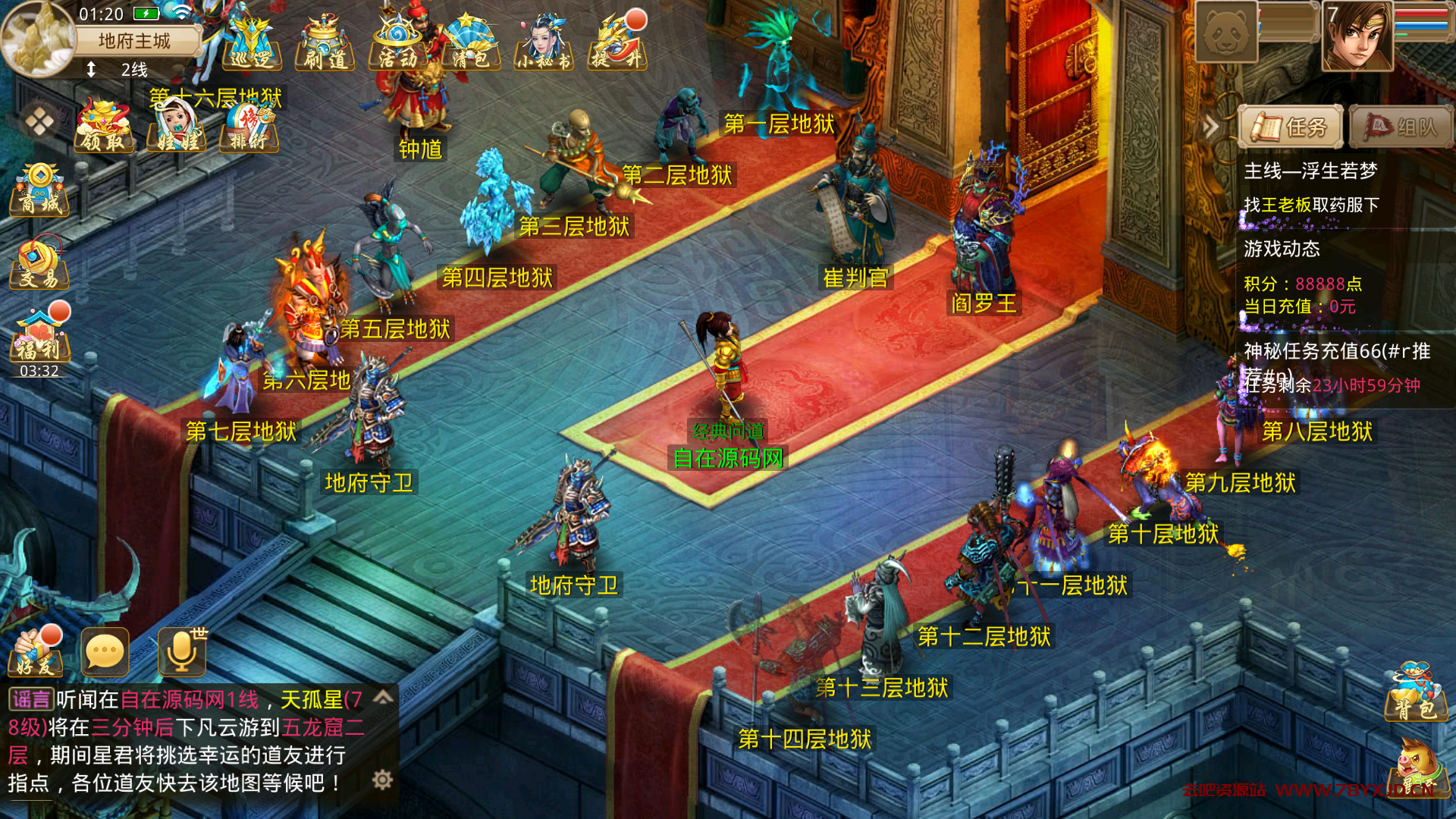Viewport: 1456px width, 819px height.
Task: Open the yellow chat bubble button
Action: pyautogui.click(x=105, y=652)
